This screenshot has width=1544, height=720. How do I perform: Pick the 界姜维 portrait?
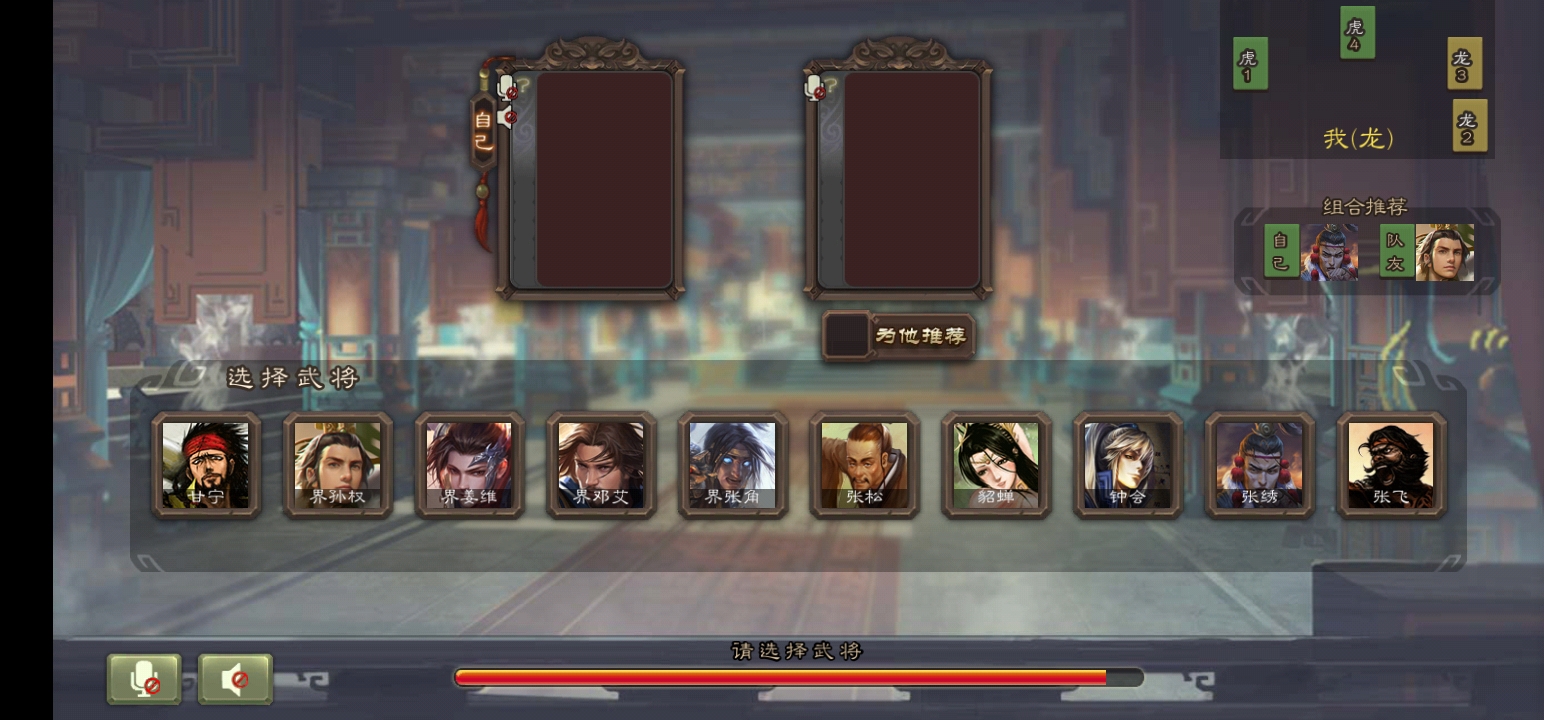coord(469,464)
